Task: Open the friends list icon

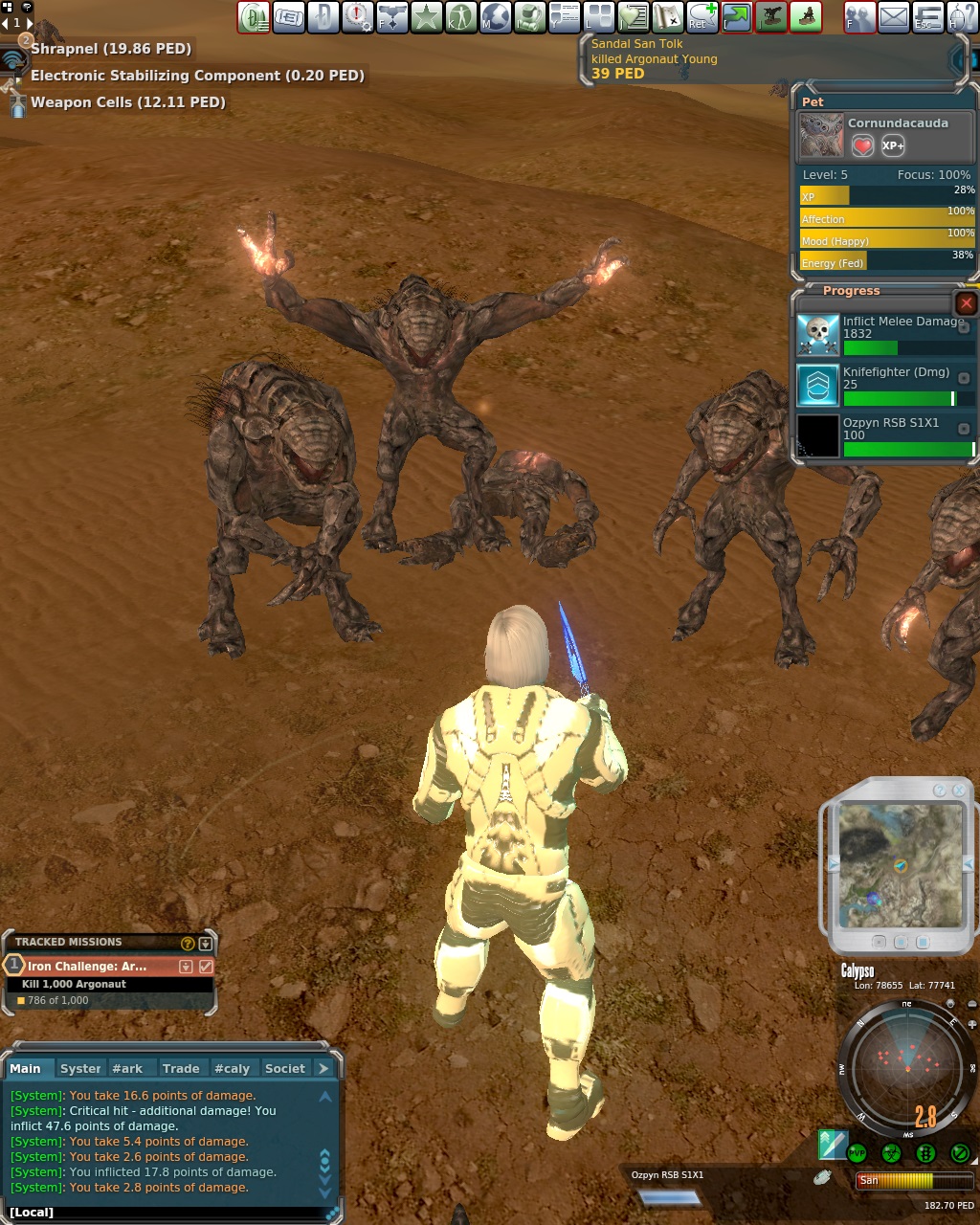Action: coord(859,16)
